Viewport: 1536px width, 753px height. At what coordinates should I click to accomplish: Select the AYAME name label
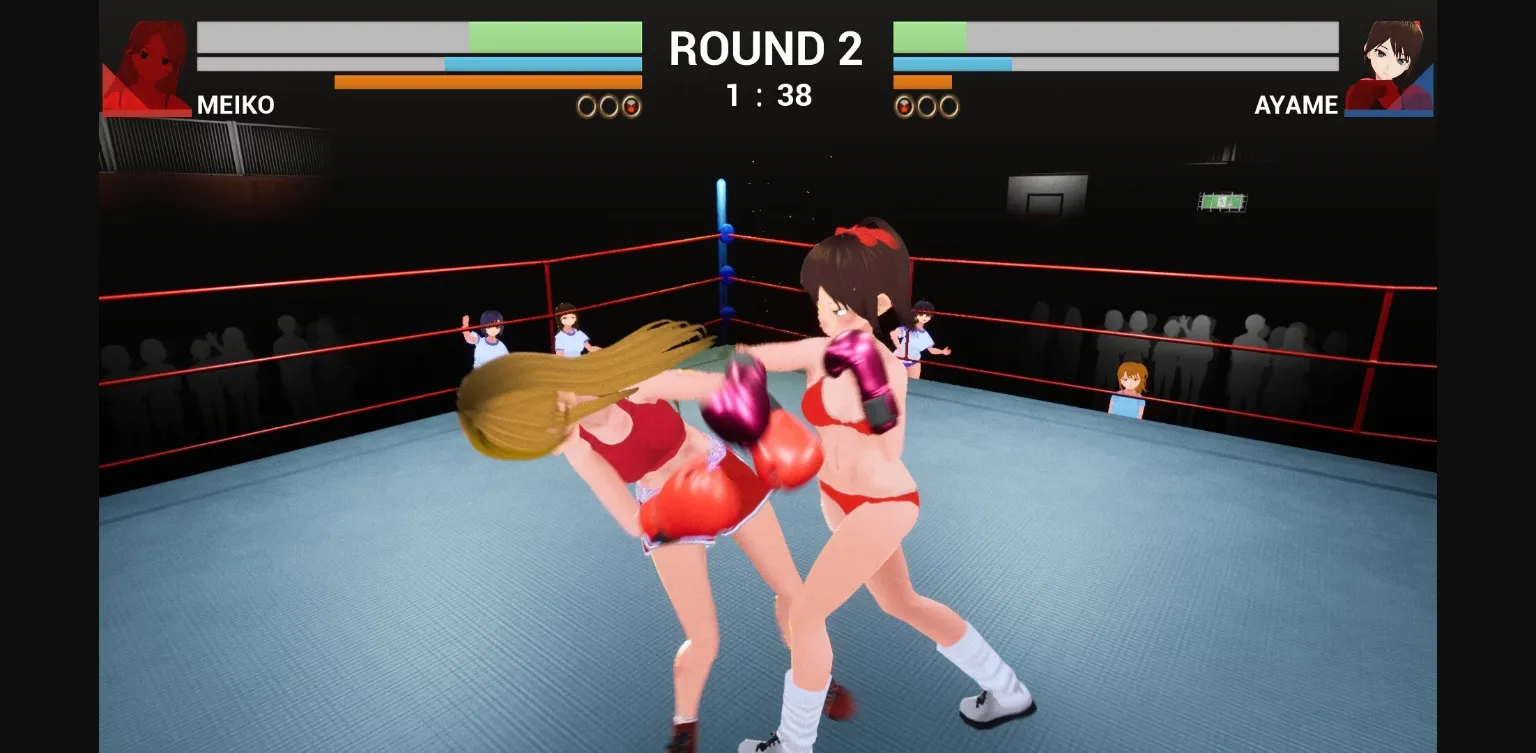[1296, 105]
